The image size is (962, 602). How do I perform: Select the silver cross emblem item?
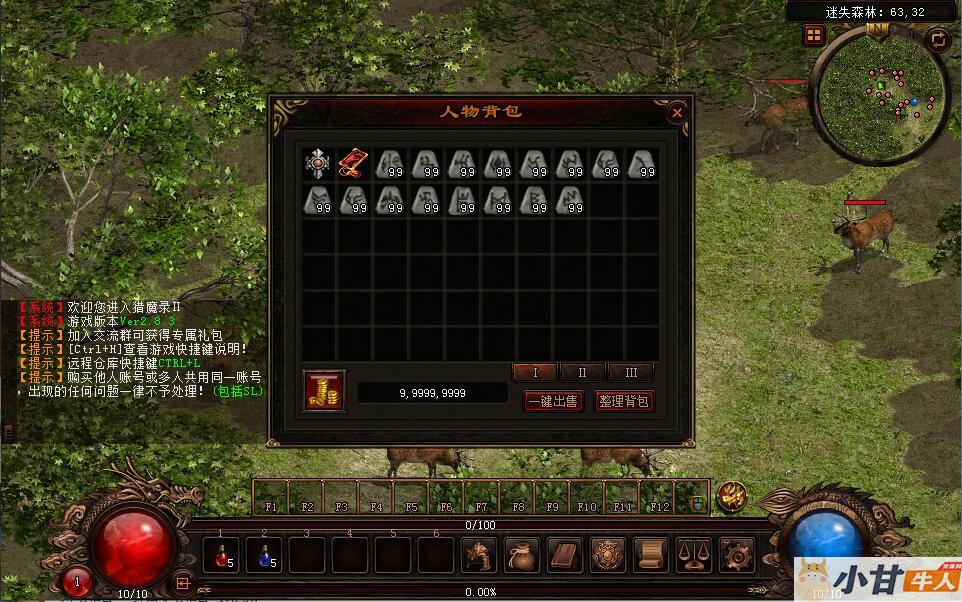pos(319,164)
